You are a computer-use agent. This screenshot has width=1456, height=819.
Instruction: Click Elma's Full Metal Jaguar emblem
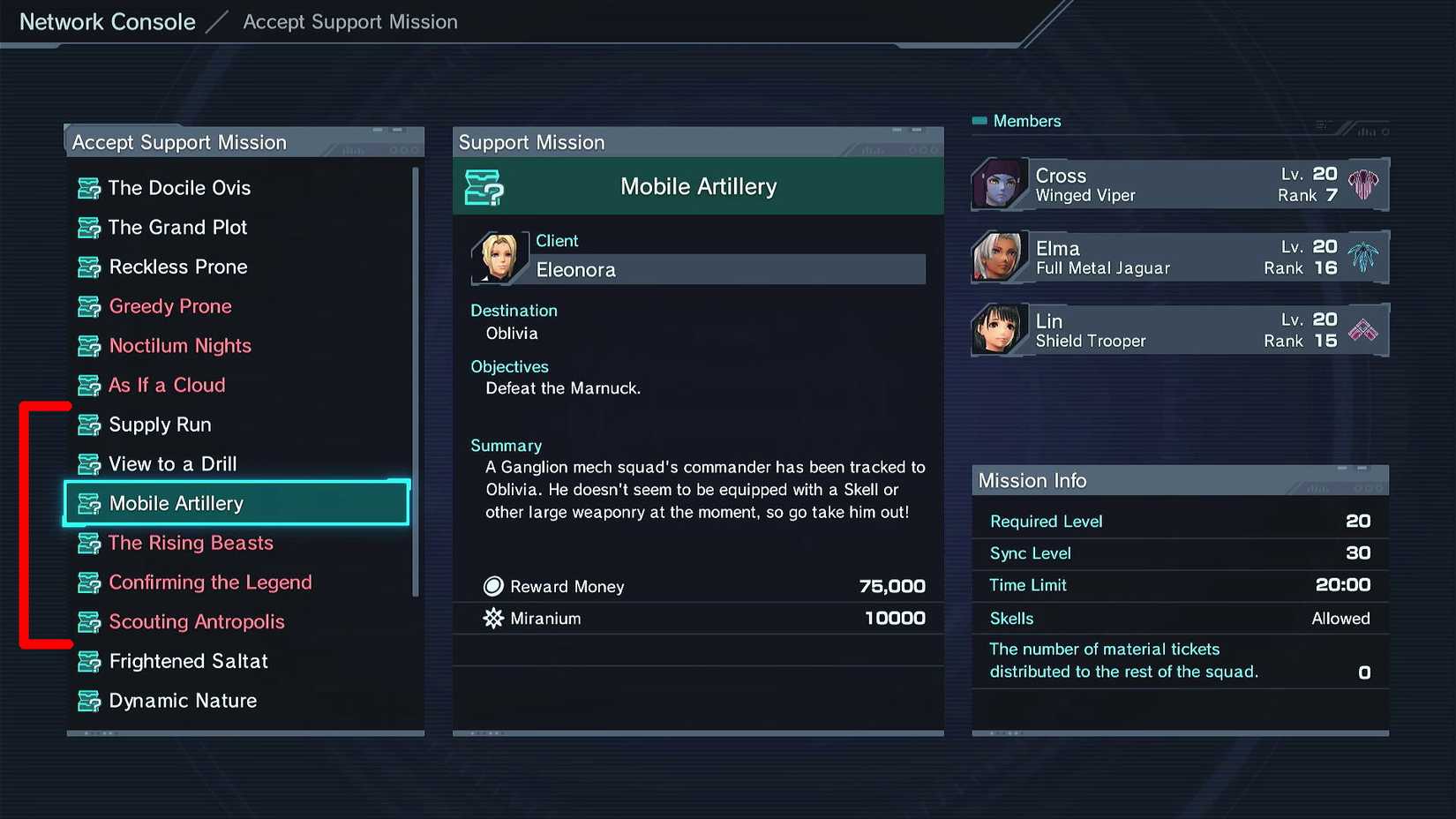(x=1363, y=256)
